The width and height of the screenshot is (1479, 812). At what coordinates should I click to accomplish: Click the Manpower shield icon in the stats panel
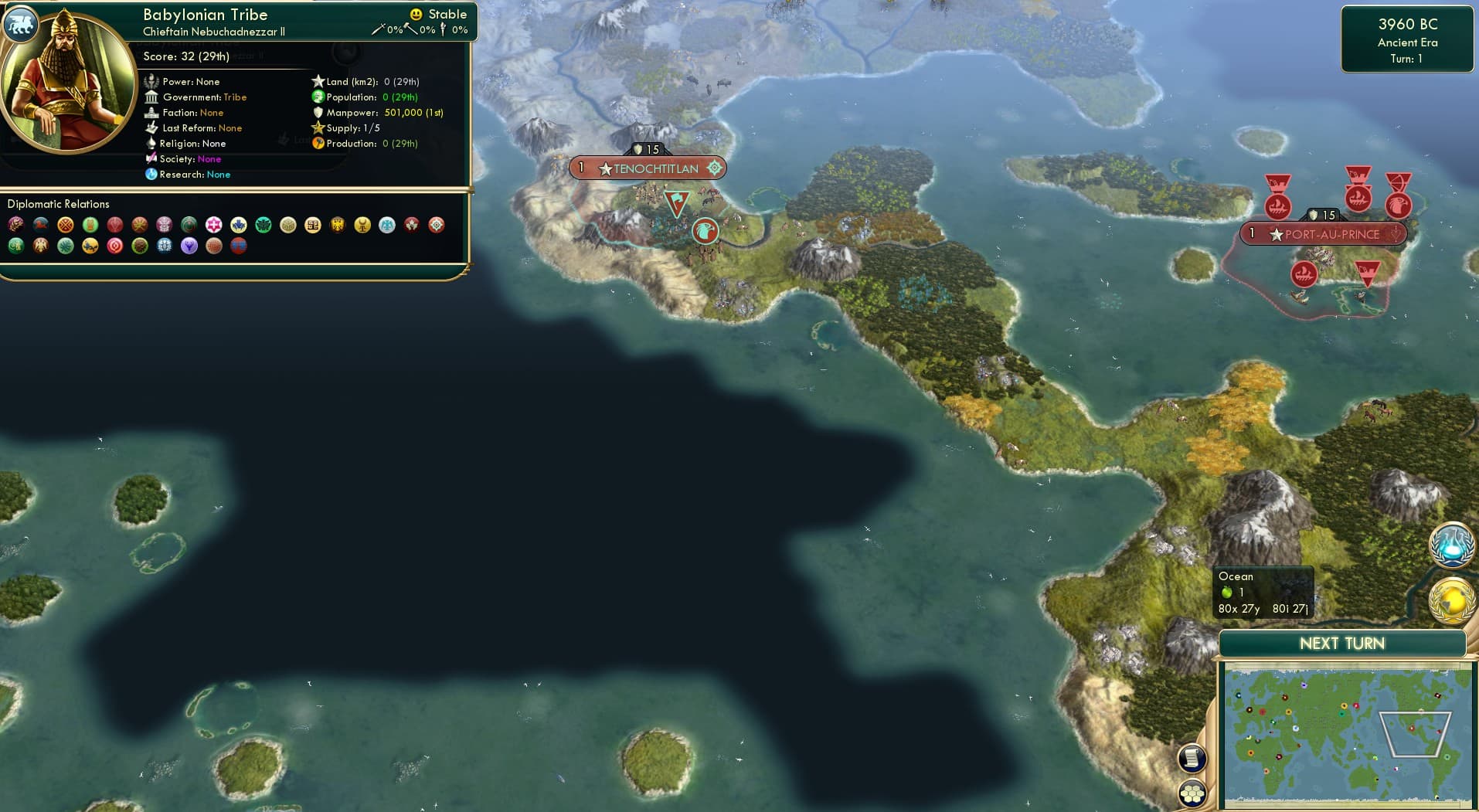318,112
